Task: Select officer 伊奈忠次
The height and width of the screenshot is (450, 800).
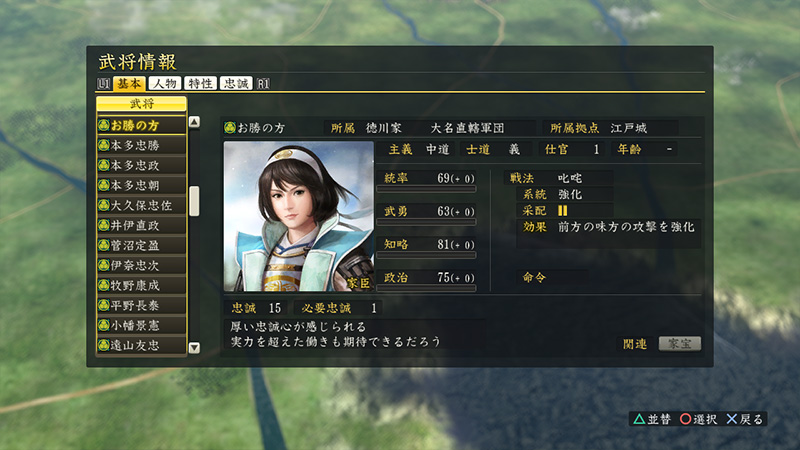Action: coord(141,265)
